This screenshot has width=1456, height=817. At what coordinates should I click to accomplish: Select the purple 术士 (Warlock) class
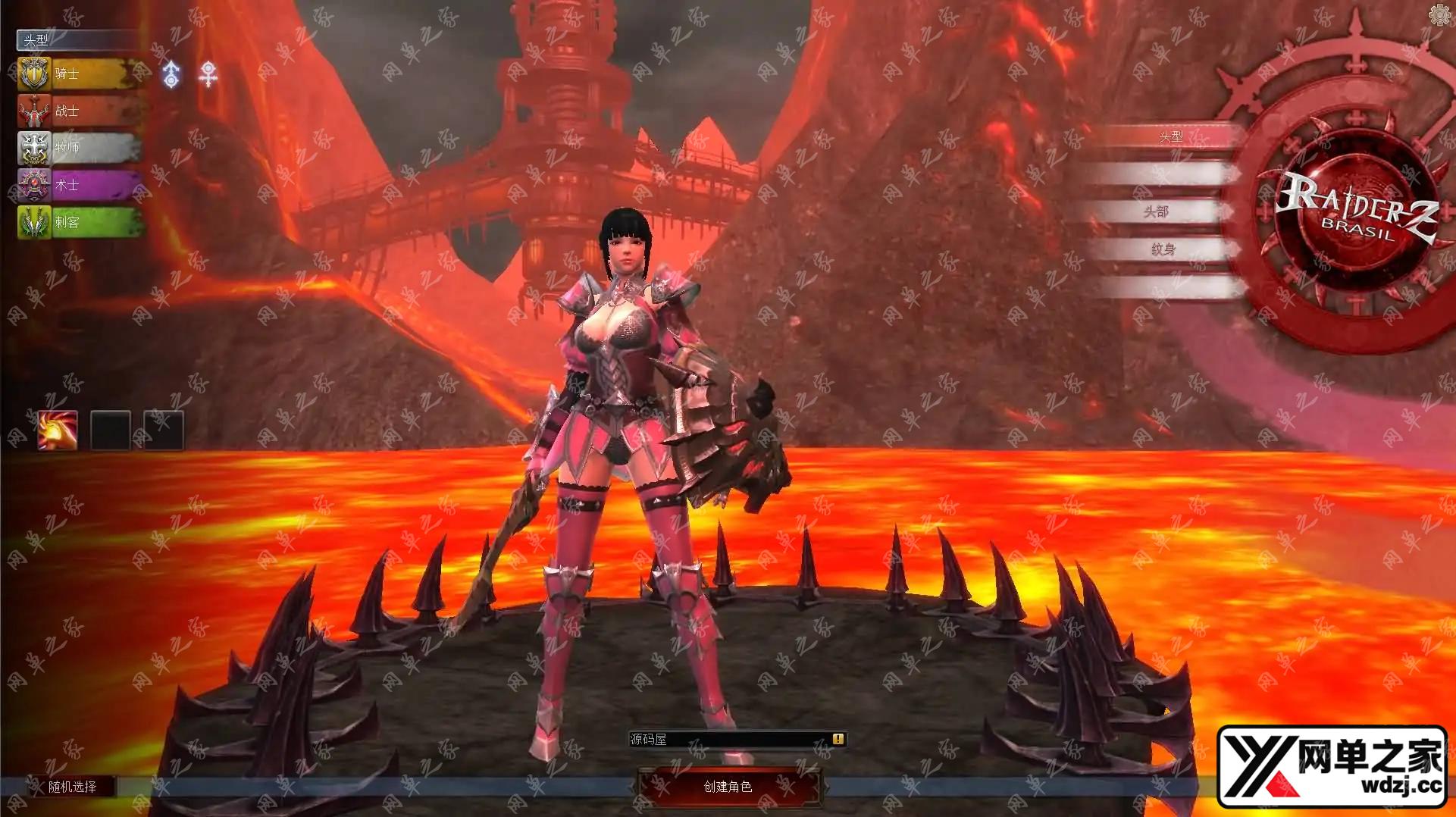pos(79,184)
